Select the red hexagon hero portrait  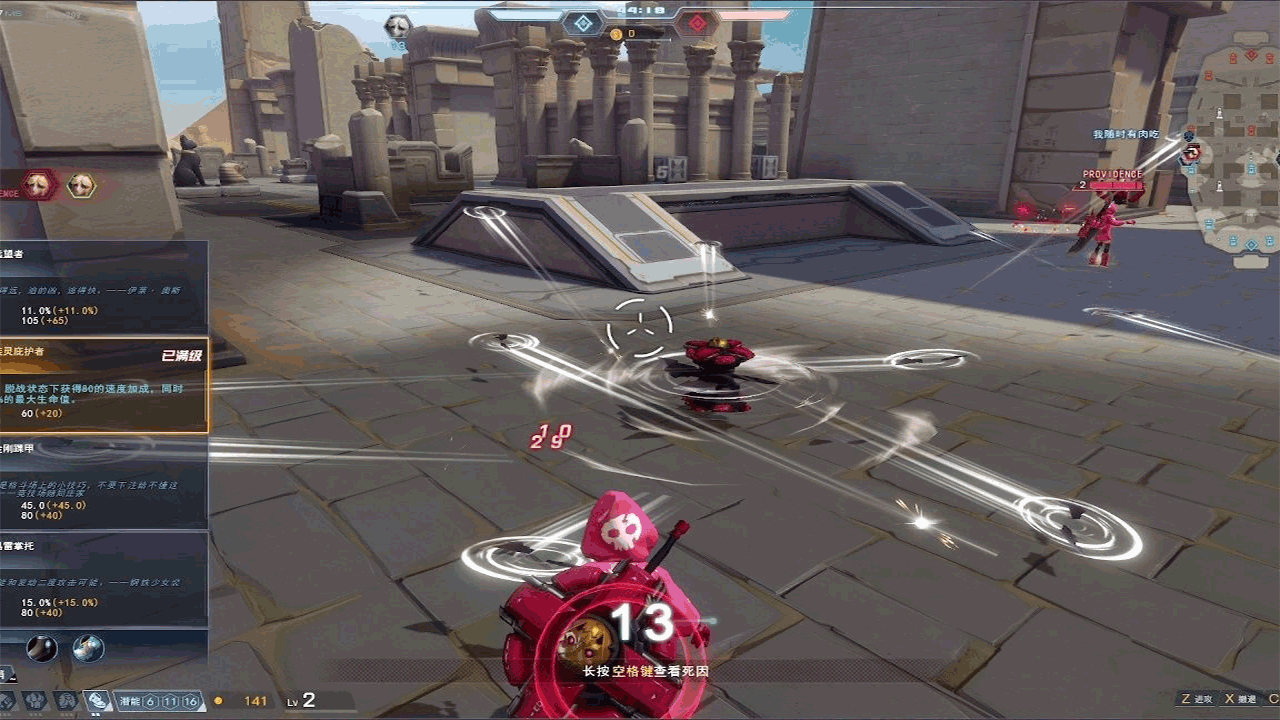[38, 184]
